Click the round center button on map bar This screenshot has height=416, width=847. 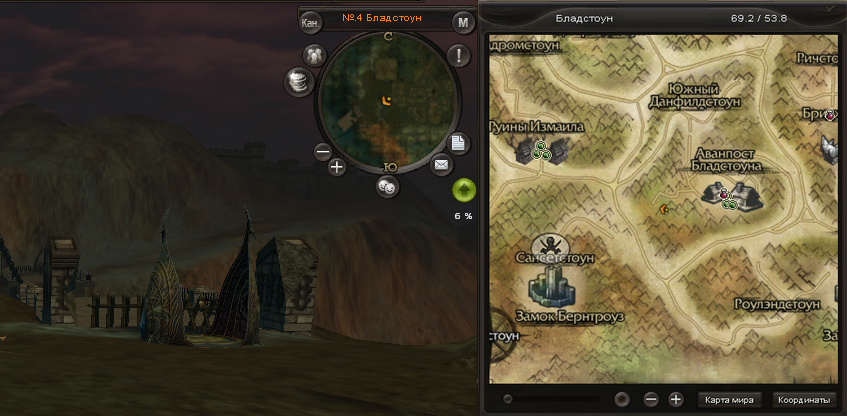622,399
